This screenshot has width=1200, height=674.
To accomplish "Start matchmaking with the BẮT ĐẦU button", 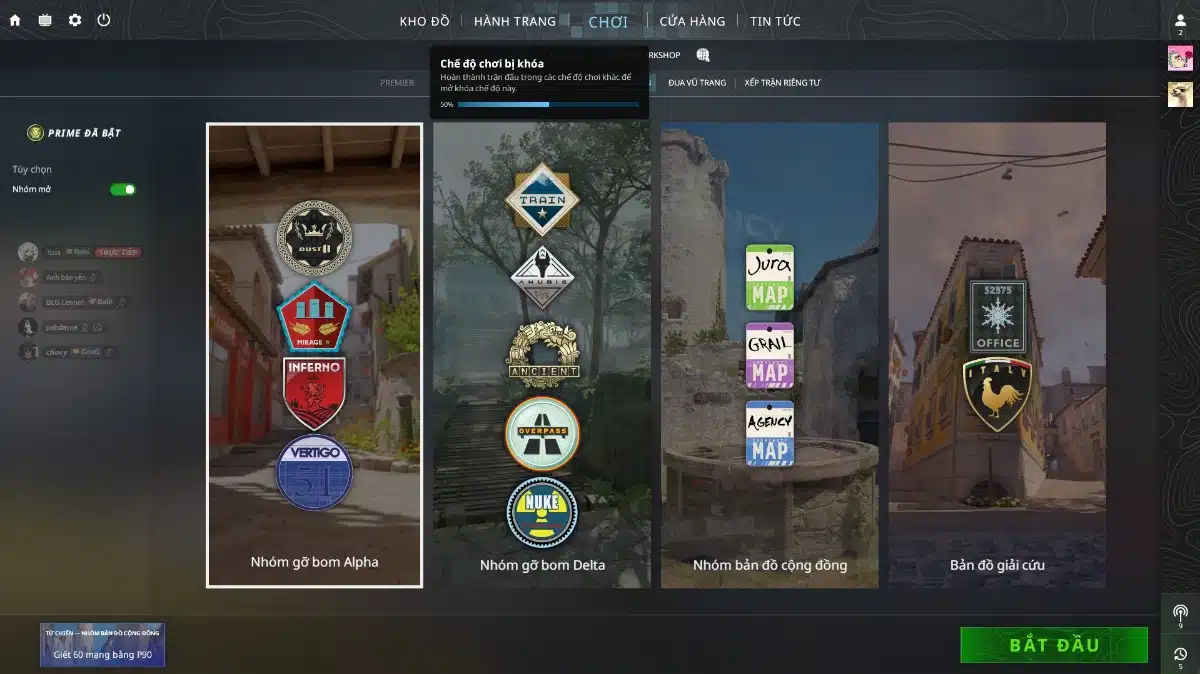I will coord(1054,645).
